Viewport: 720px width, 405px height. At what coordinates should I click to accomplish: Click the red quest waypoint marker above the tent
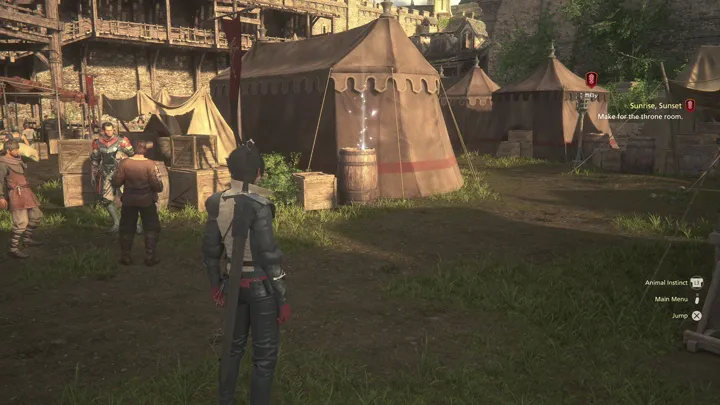point(591,79)
